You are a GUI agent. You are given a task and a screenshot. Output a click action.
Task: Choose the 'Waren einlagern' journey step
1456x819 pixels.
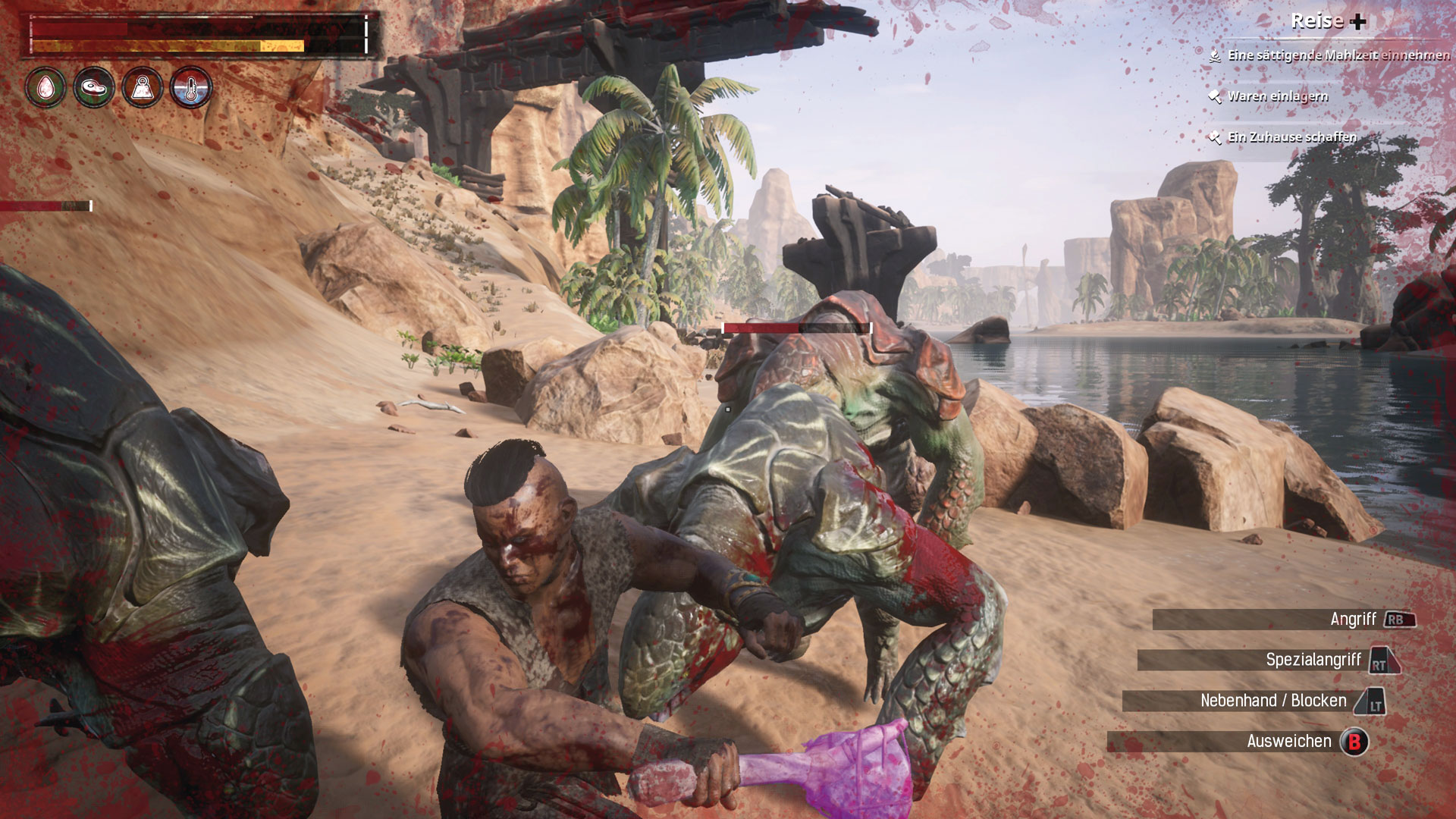[x=1277, y=96]
